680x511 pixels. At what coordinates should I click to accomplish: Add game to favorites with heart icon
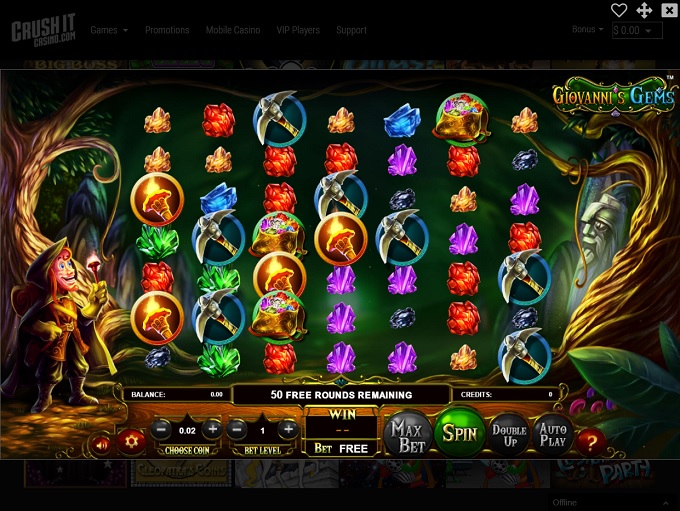pos(619,10)
